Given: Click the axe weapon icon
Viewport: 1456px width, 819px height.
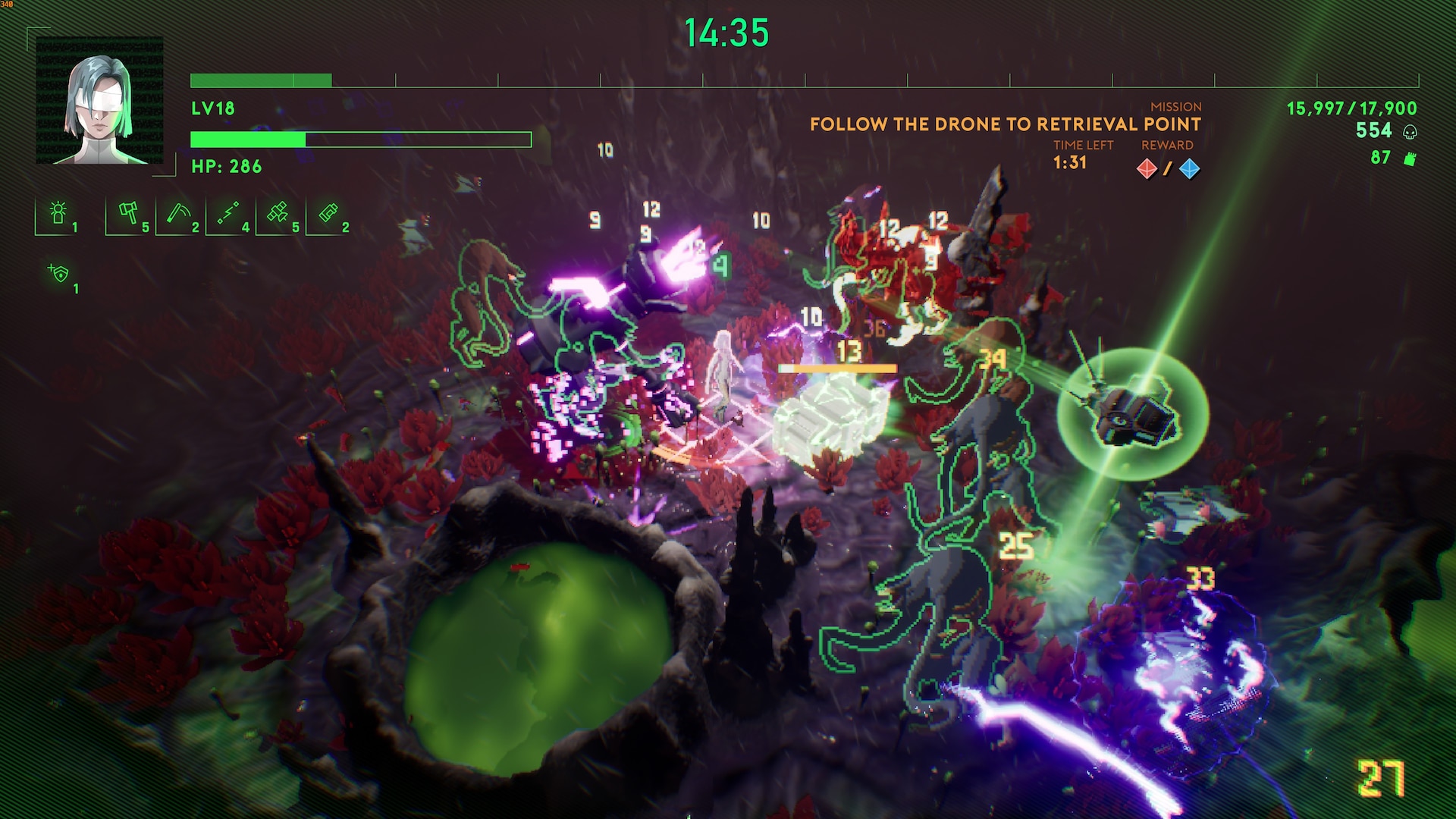Looking at the screenshot, I should [x=128, y=214].
